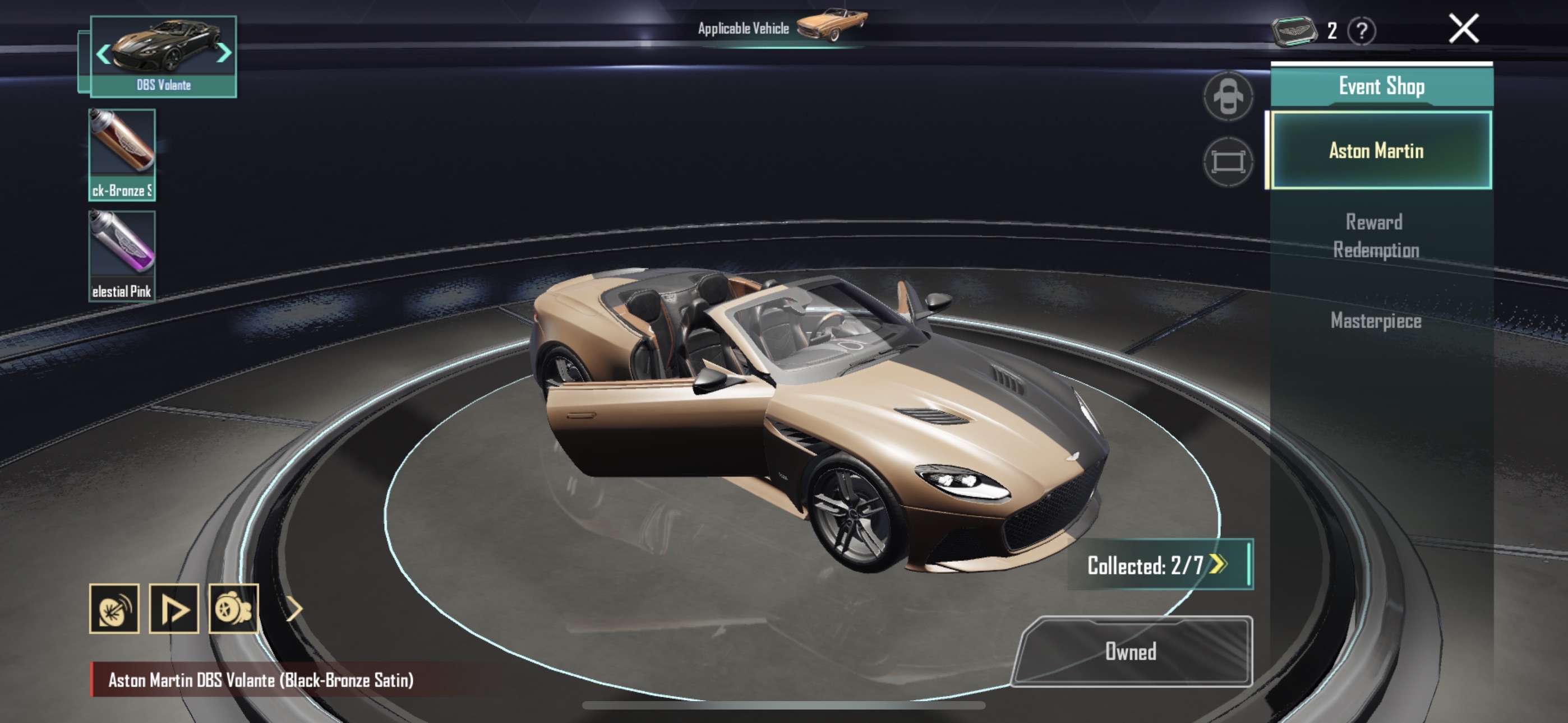Choose the Celestial Pink spray paint
This screenshot has height=723, width=1568.
coord(122,256)
